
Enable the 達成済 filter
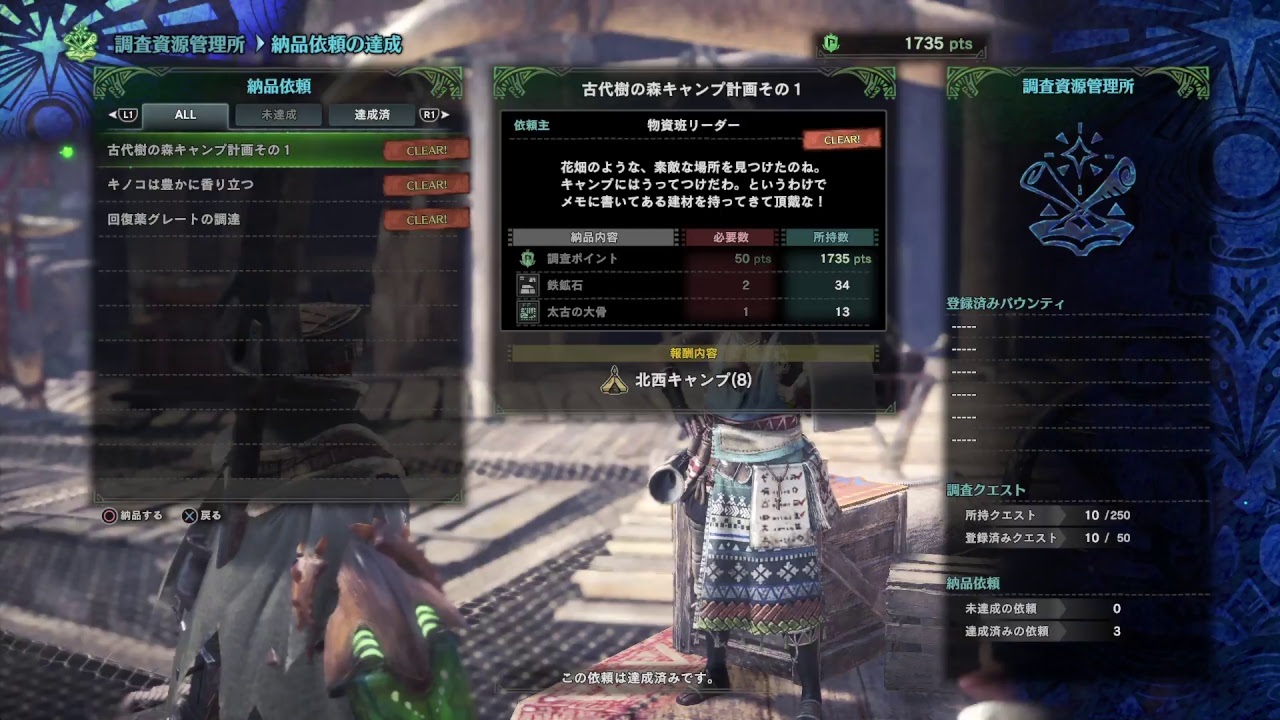(x=372, y=114)
